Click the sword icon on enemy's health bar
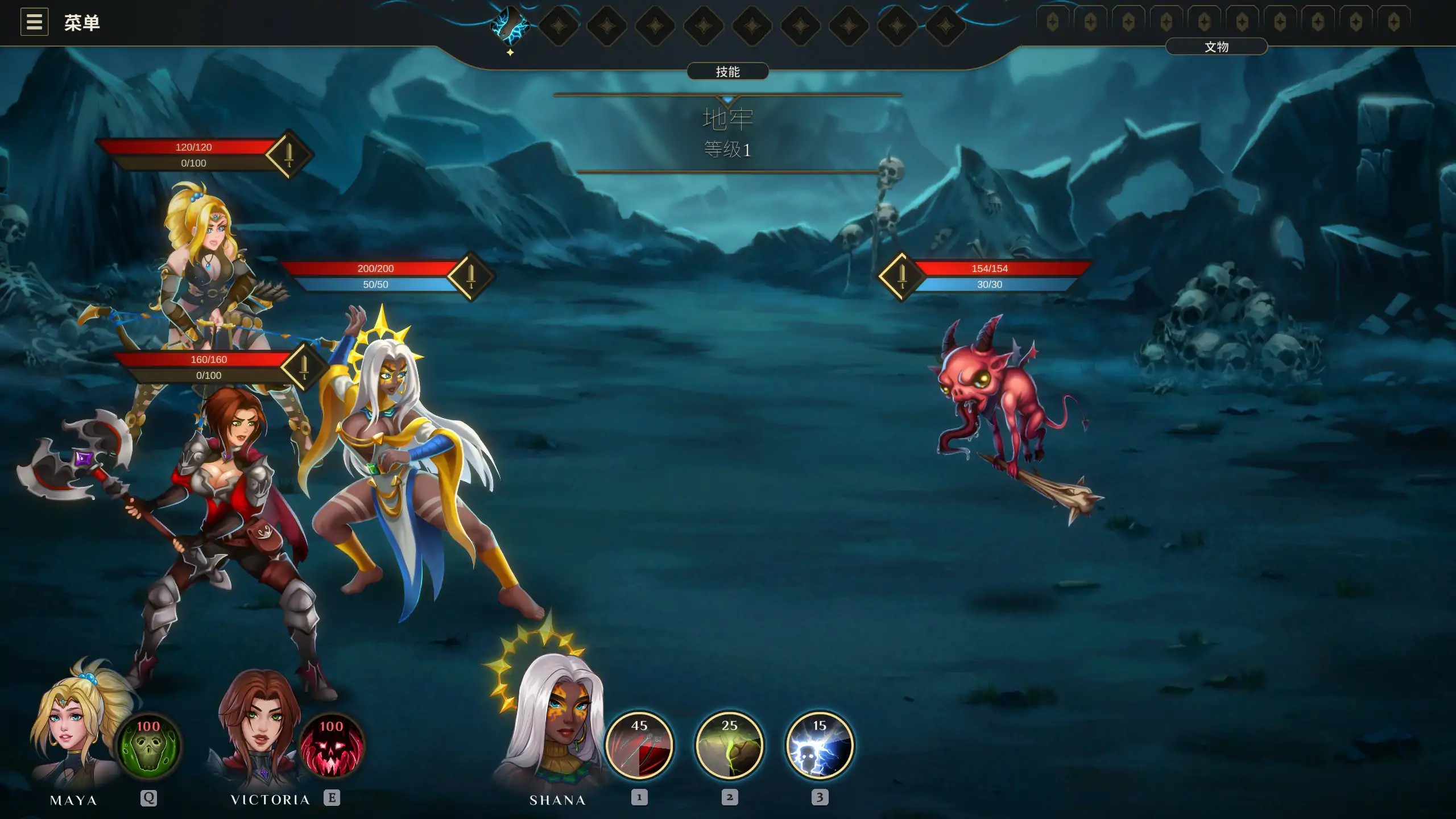Image resolution: width=1456 pixels, height=819 pixels. [901, 276]
